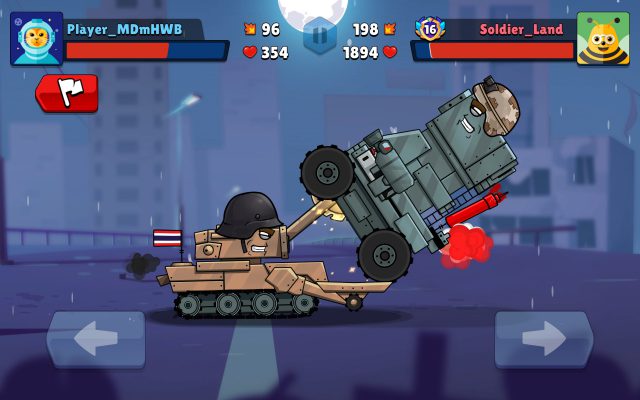Drive the tank forward with right arrow
This screenshot has height=400, width=640.
543,339
